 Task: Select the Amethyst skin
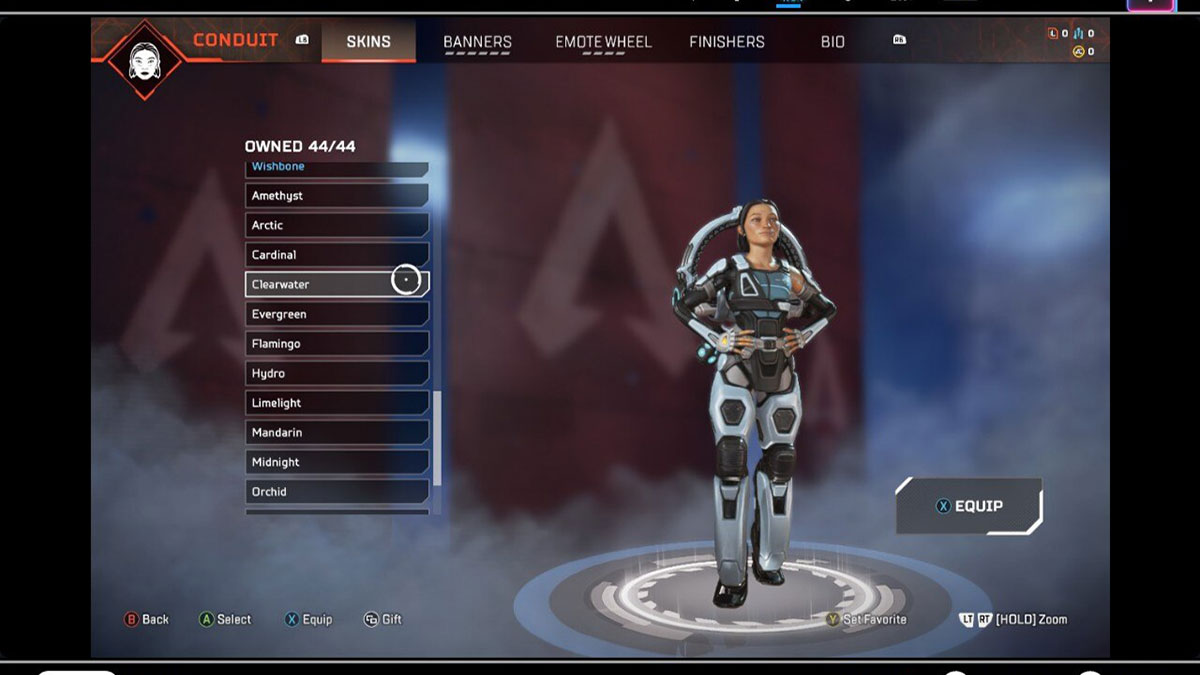click(336, 196)
